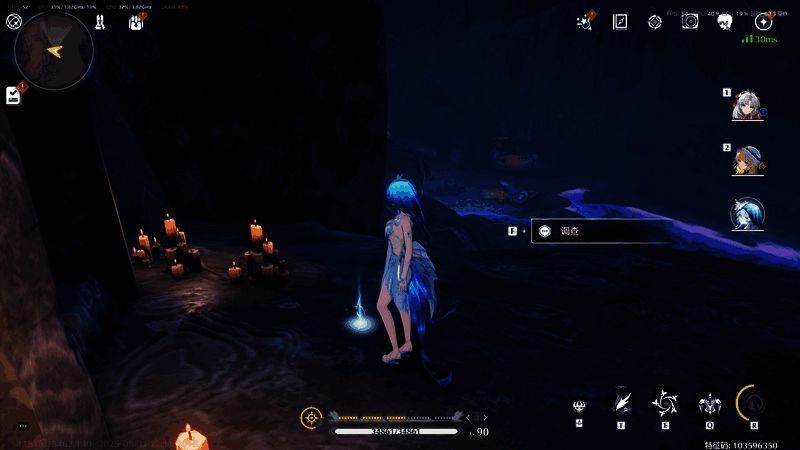Viewport: 800px width, 450px height.
Task: Open the orbit-style menu icon beside the minimap
Action: (x=14, y=21)
